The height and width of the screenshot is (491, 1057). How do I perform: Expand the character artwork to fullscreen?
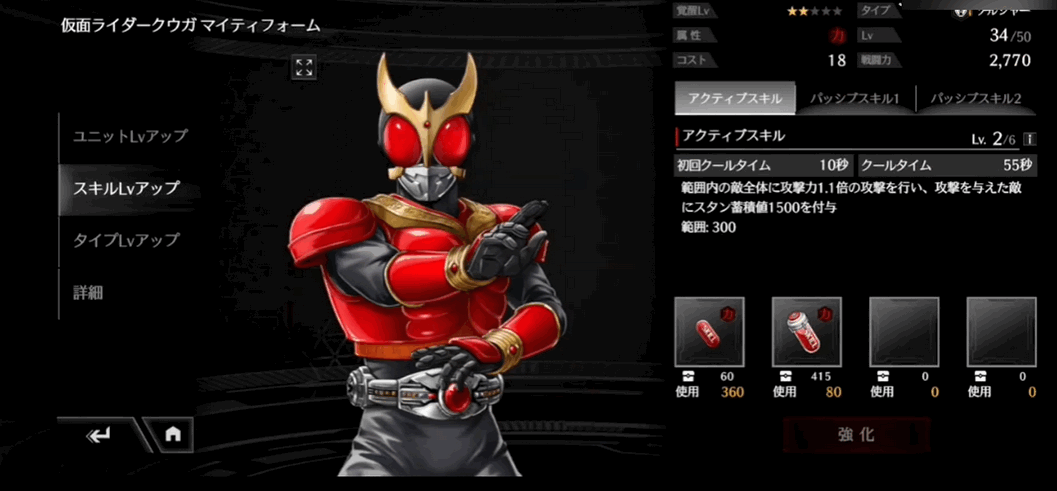tap(304, 67)
